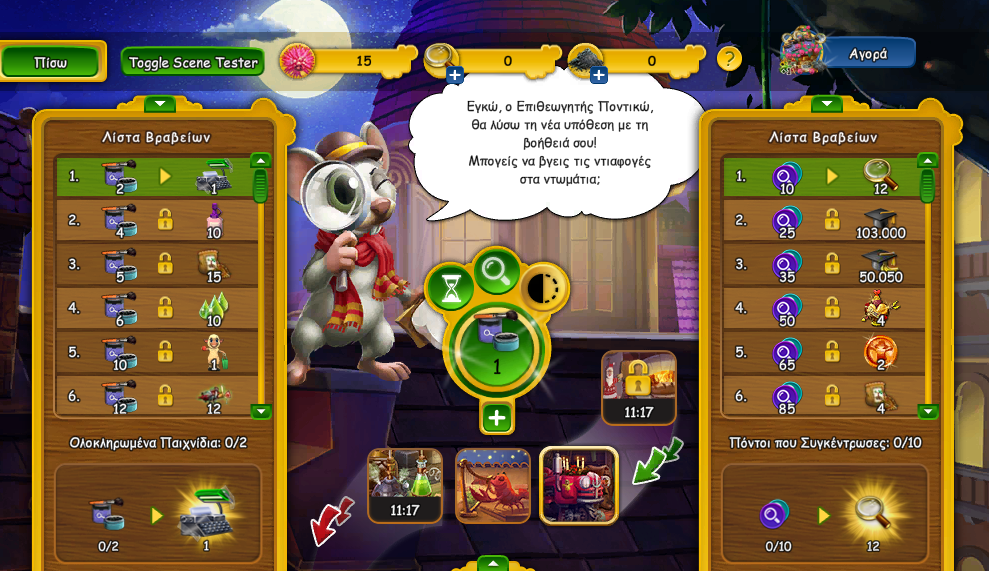
Task: Open the Αγορά shop
Action: point(867,54)
